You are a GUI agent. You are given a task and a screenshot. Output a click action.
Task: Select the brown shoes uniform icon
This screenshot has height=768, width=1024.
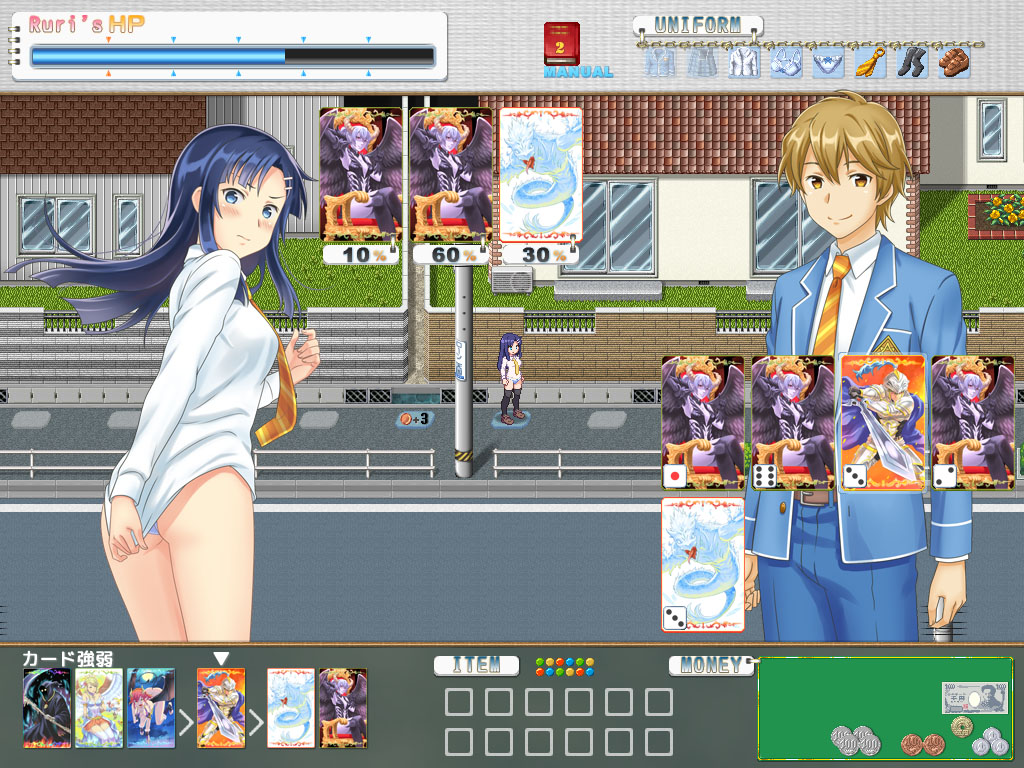[953, 62]
